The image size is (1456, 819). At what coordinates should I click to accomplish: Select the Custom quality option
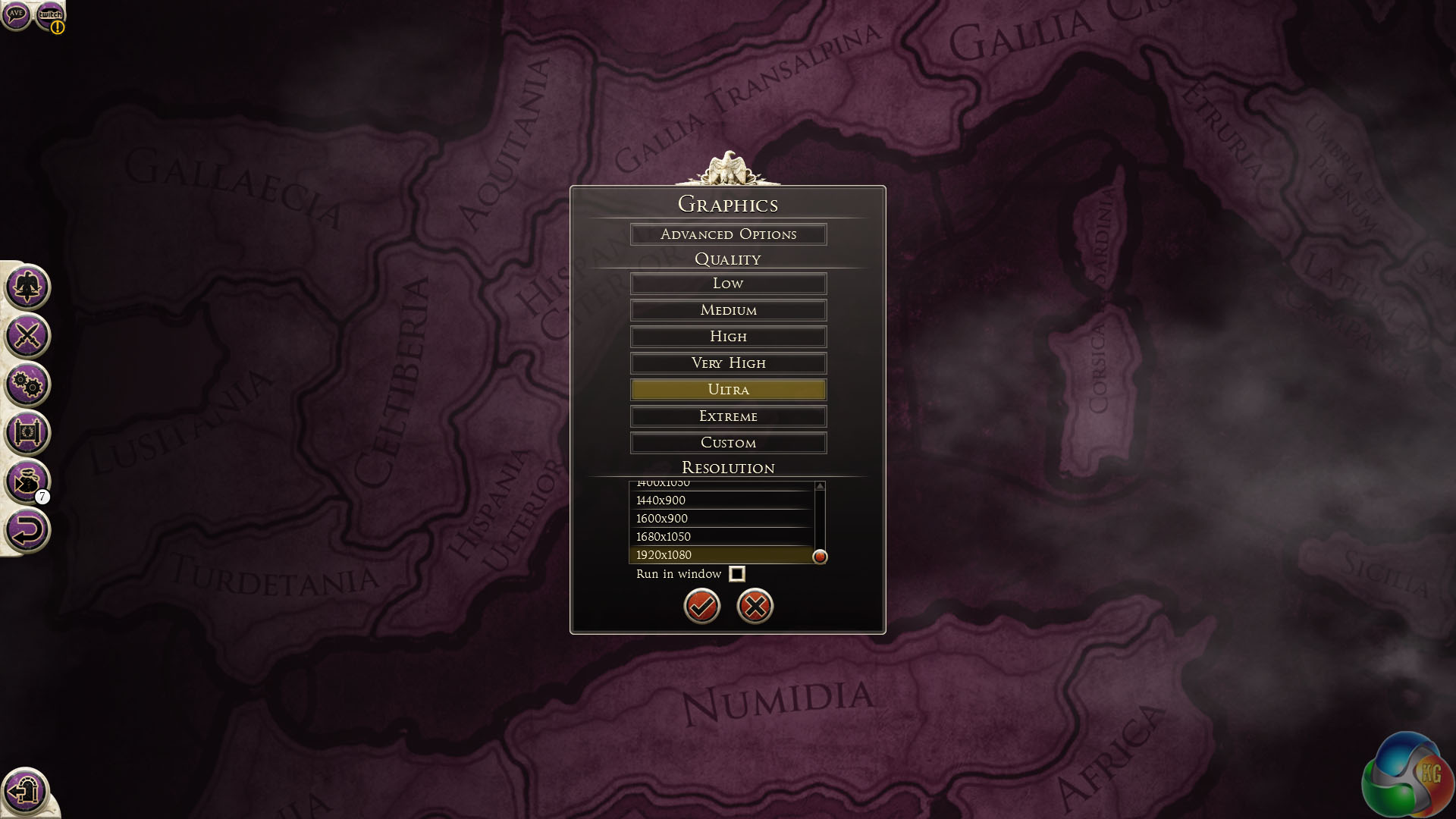(x=728, y=443)
